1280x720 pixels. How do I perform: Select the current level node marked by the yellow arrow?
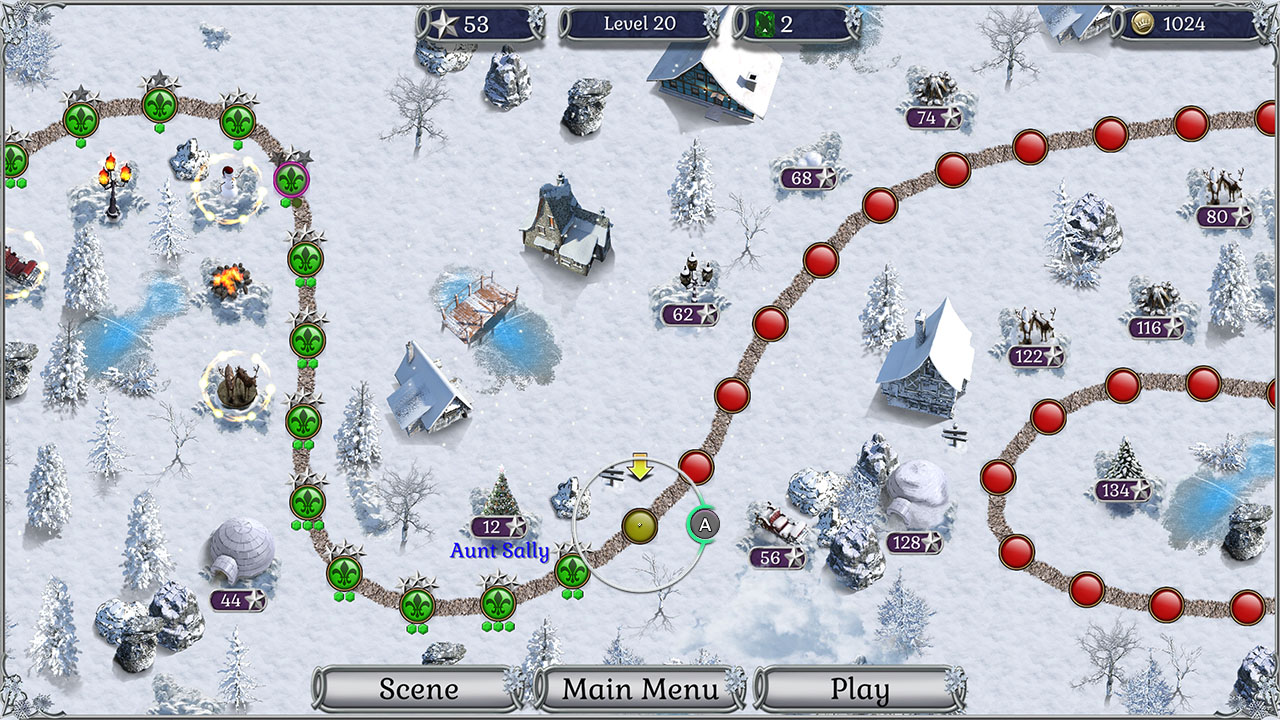click(x=641, y=523)
